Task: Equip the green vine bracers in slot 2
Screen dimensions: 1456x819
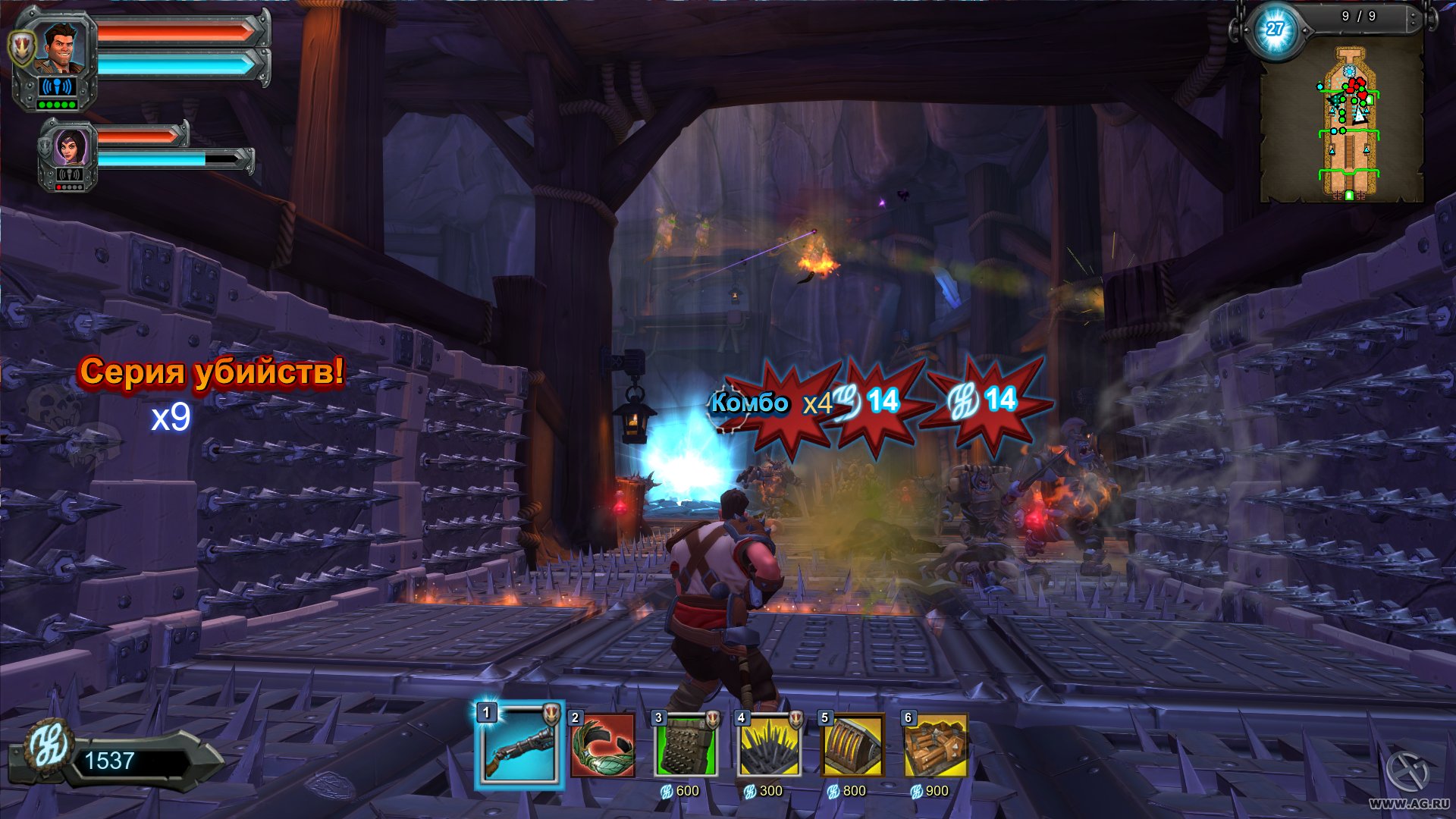Action: [603, 746]
